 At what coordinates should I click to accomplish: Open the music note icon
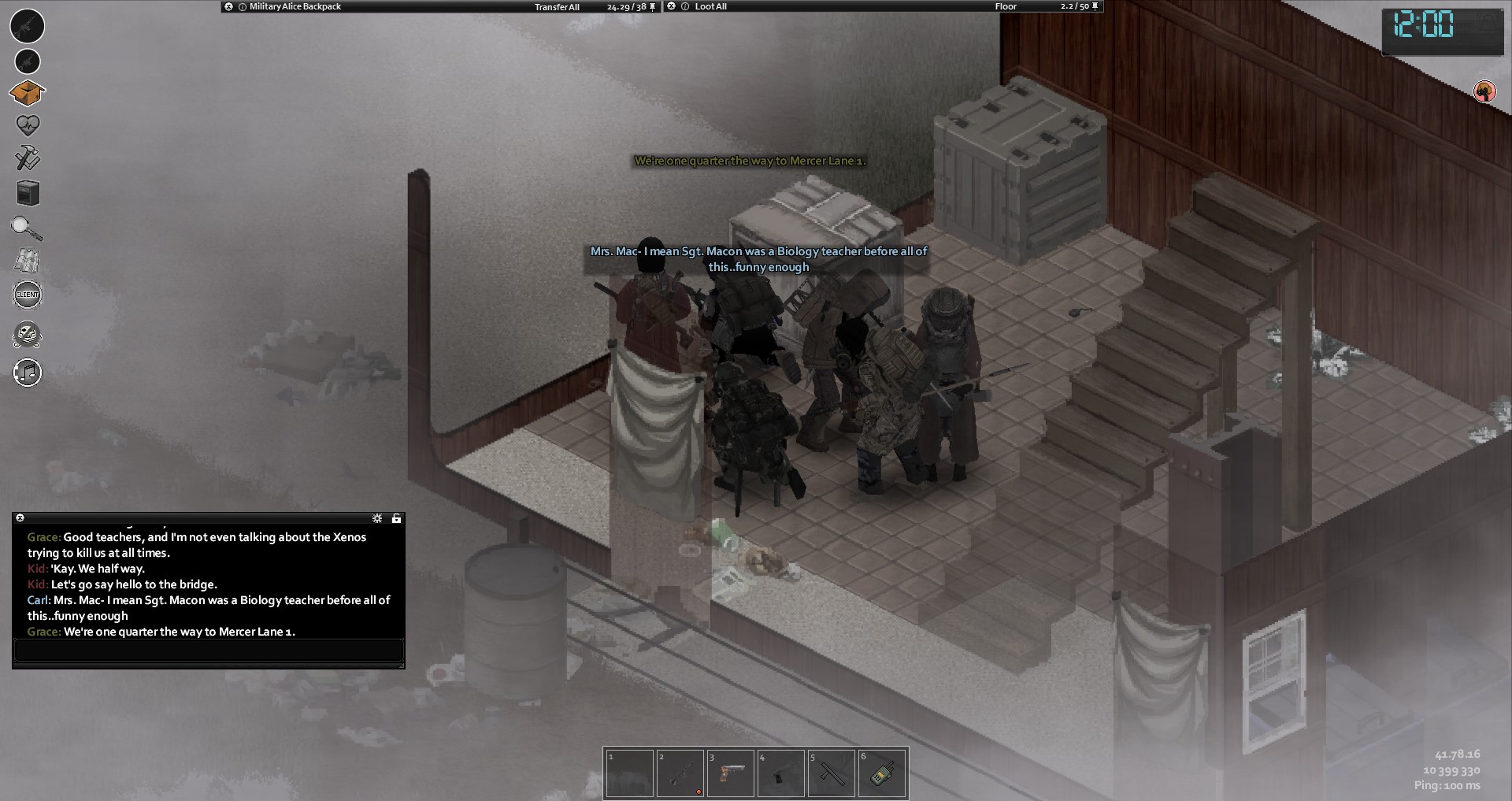coord(28,372)
